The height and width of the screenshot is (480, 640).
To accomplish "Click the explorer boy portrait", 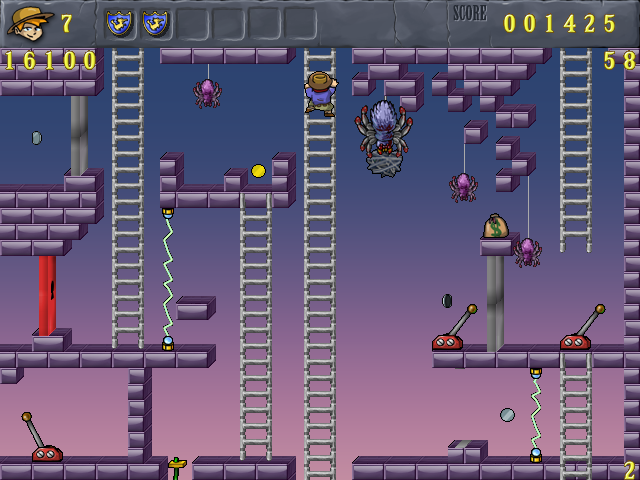I will (29, 22).
